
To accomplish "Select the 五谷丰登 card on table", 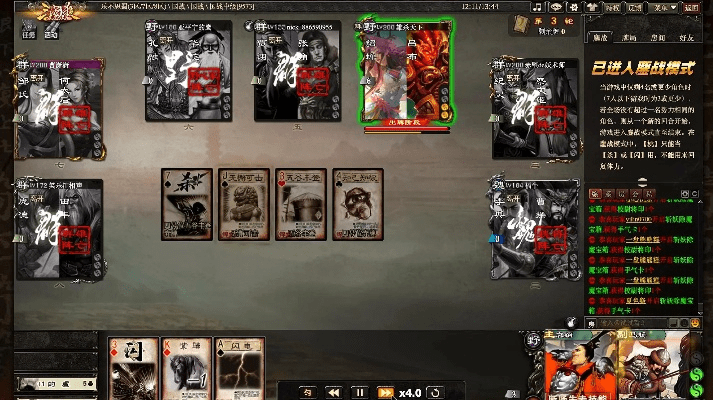I will pyautogui.click(x=300, y=204).
